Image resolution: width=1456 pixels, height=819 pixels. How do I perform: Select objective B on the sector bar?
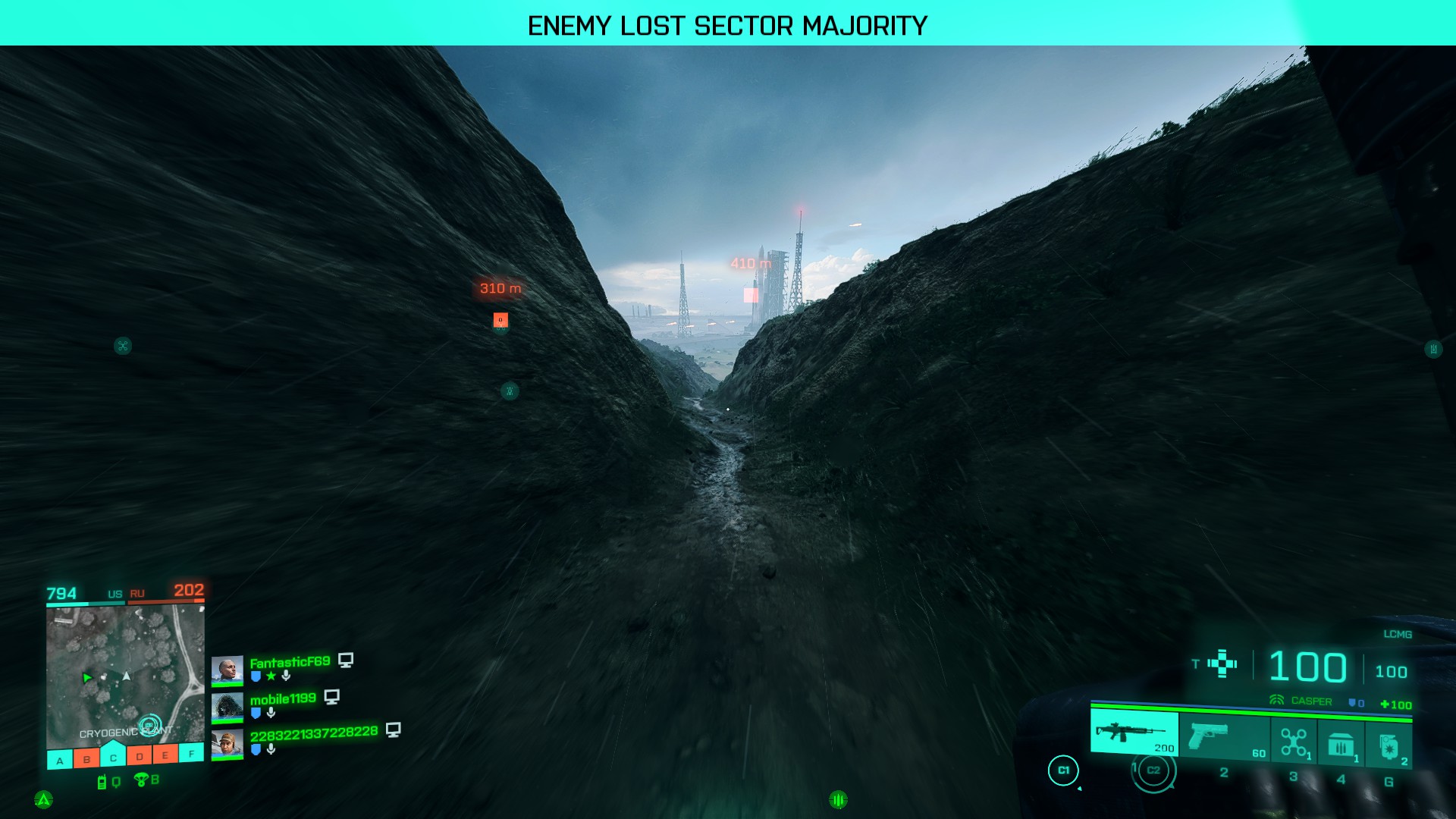(x=86, y=758)
